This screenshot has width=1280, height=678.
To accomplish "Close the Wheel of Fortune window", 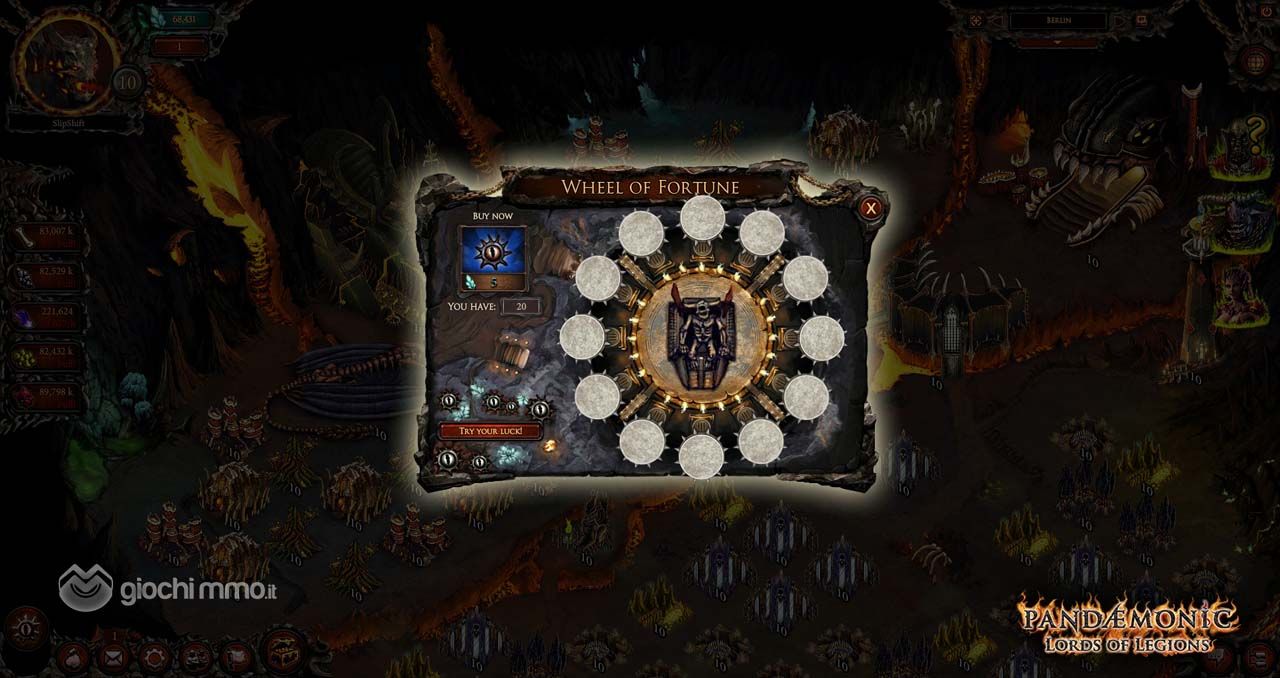I will coord(871,208).
